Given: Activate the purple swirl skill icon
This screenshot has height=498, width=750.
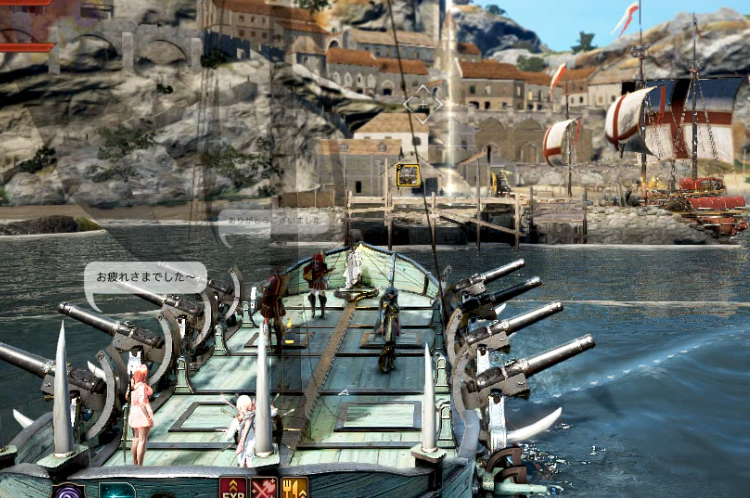Looking at the screenshot, I should [68, 491].
